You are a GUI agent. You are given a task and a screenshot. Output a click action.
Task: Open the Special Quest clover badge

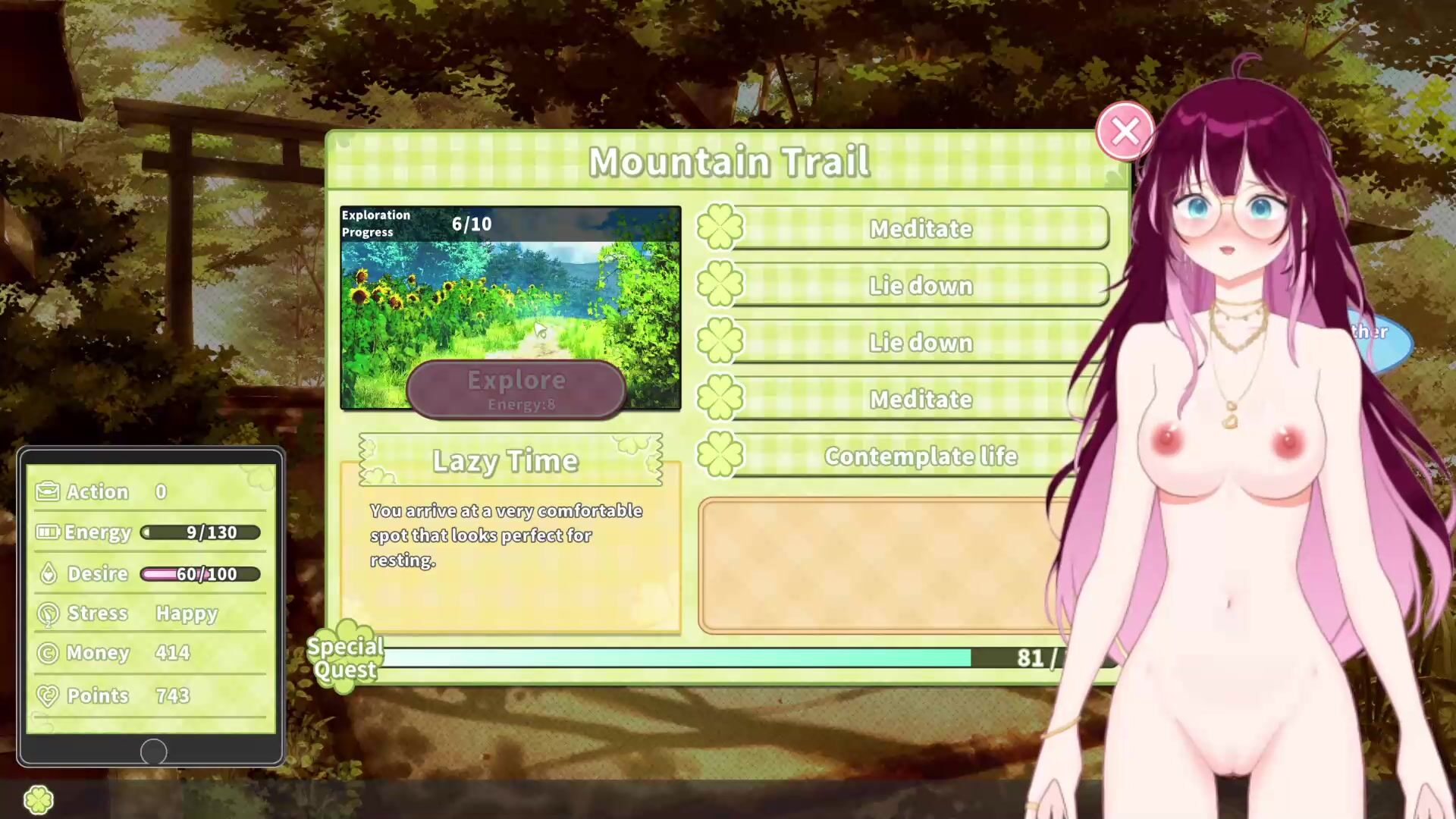pyautogui.click(x=345, y=657)
